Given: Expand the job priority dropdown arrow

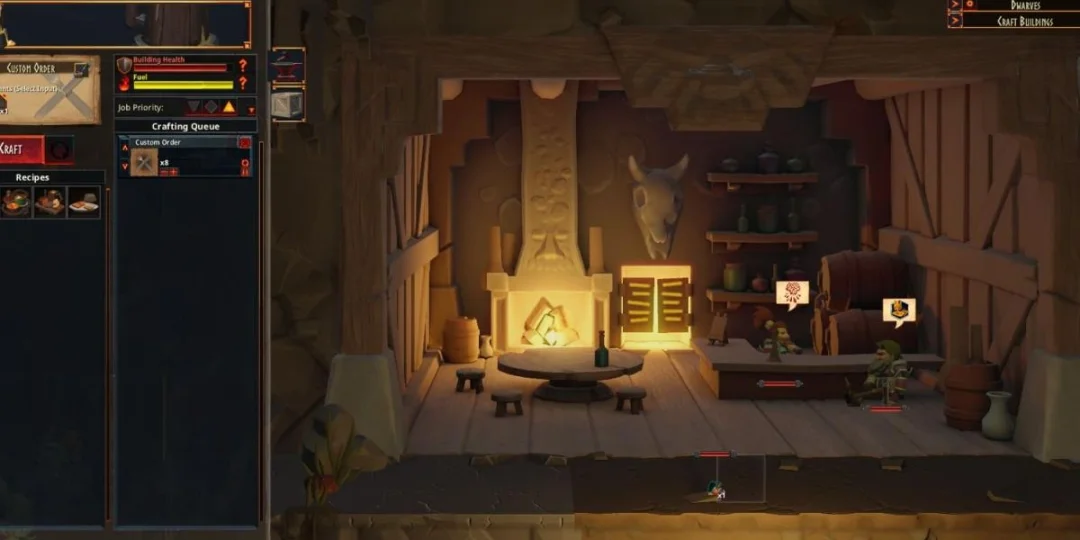Looking at the screenshot, I should (251, 110).
